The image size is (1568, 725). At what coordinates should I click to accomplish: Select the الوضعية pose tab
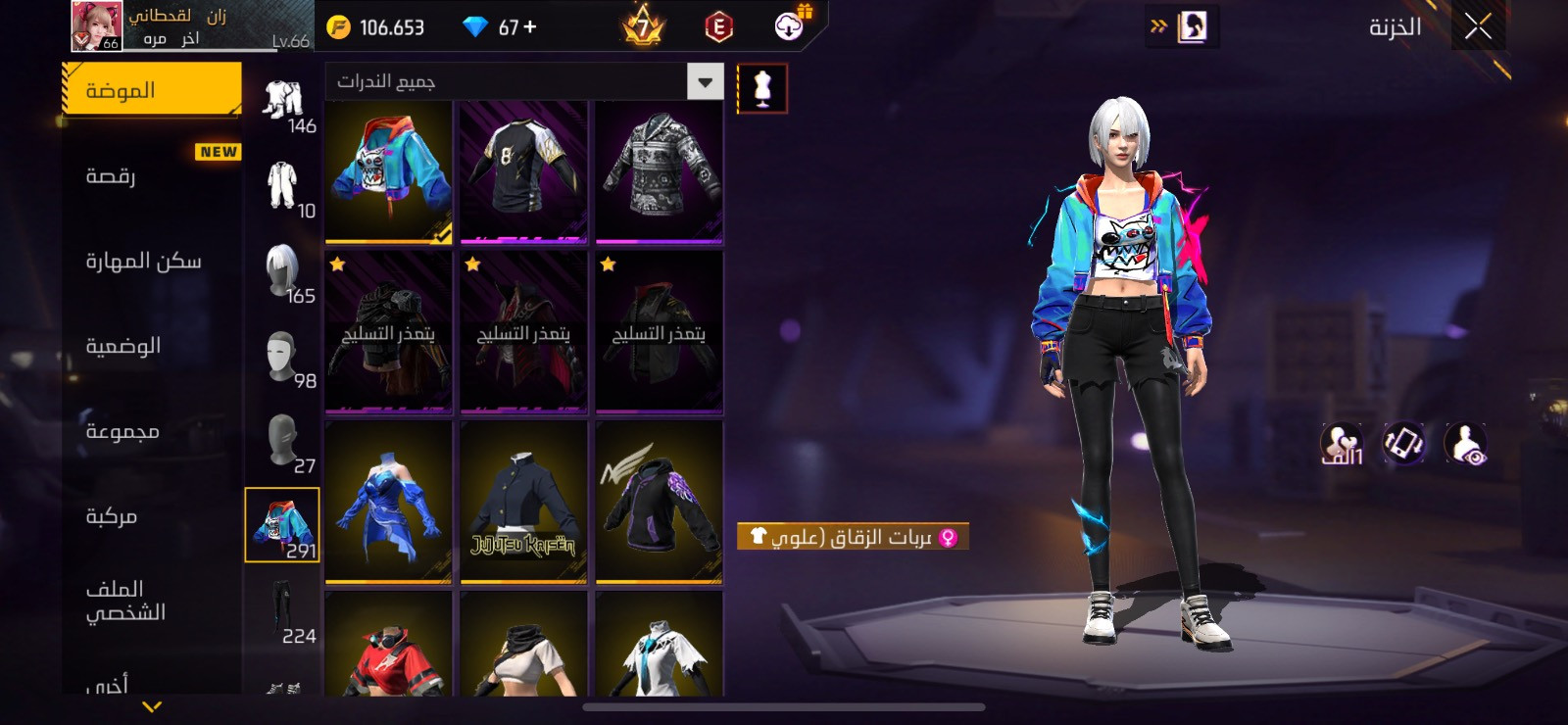coord(151,346)
